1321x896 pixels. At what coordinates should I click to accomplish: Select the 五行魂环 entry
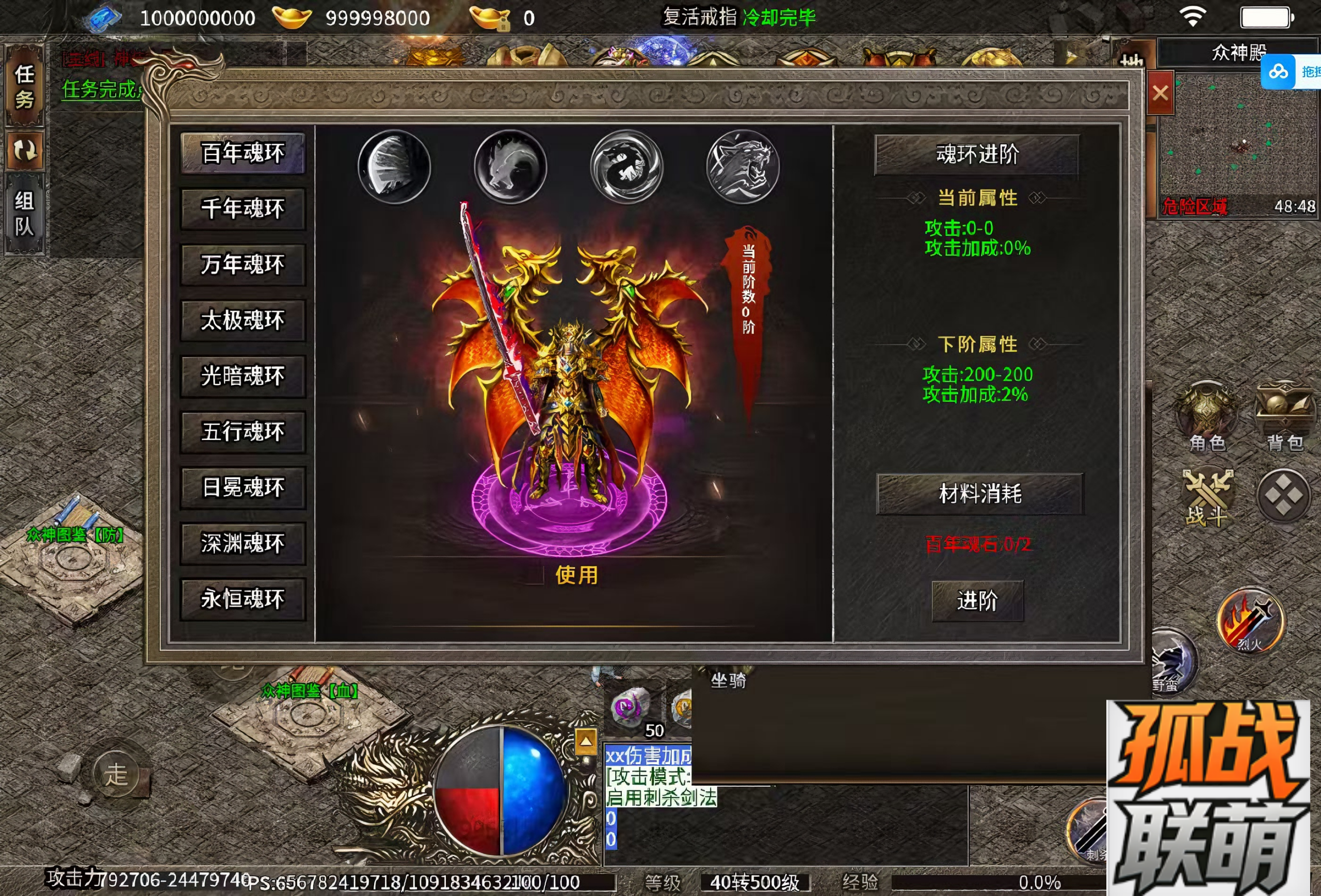[243, 432]
